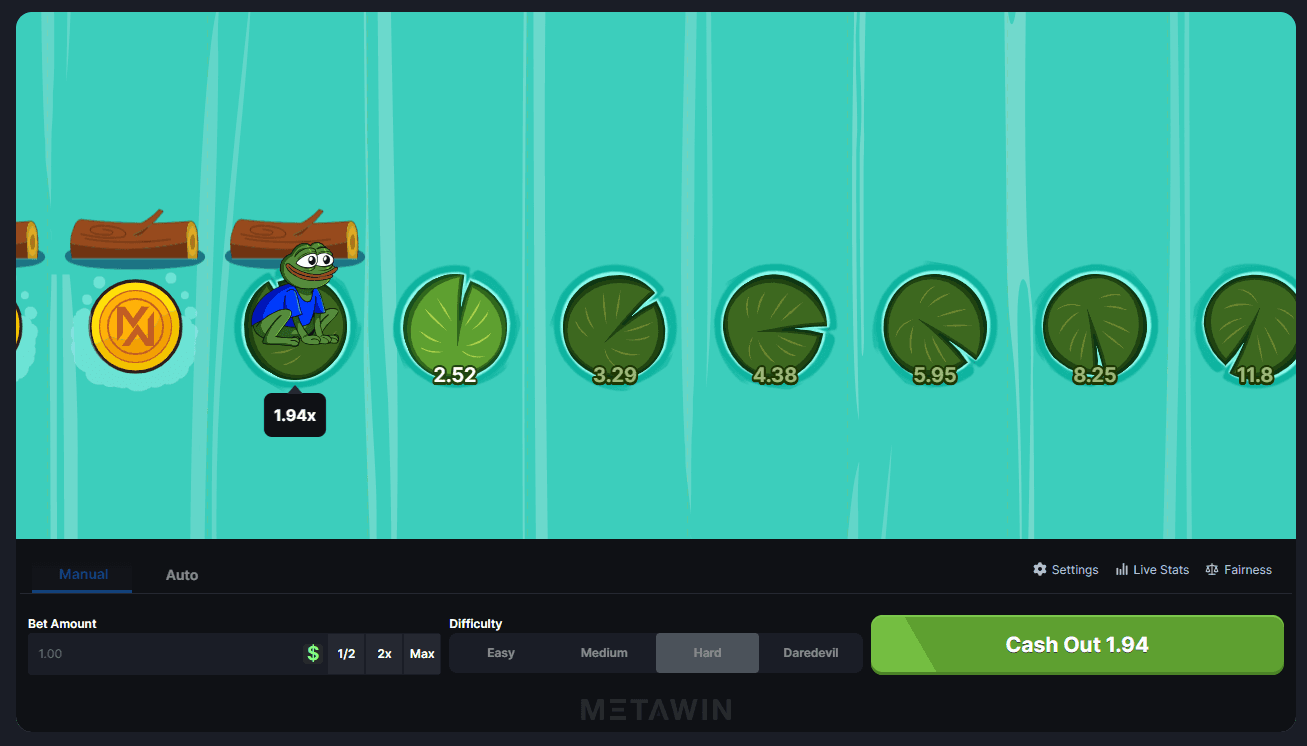Click the 5.95 multiplier lily pad

(935, 327)
